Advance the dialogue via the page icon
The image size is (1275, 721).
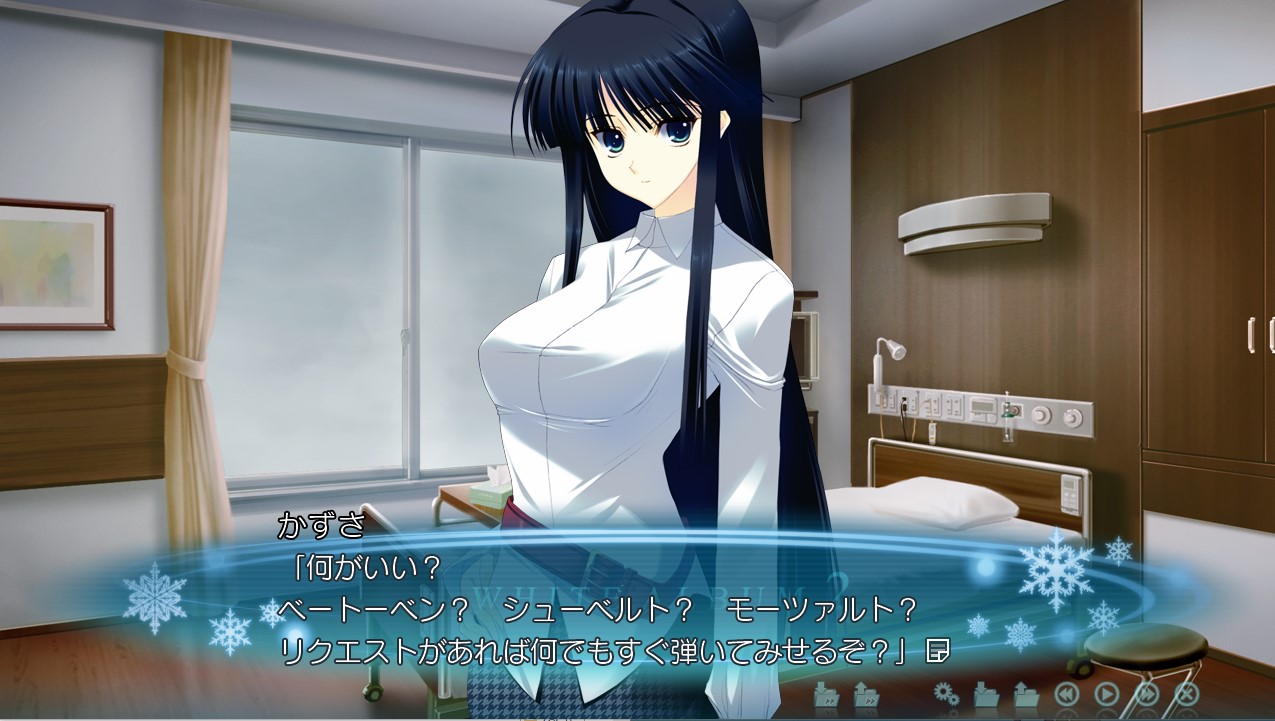(937, 651)
